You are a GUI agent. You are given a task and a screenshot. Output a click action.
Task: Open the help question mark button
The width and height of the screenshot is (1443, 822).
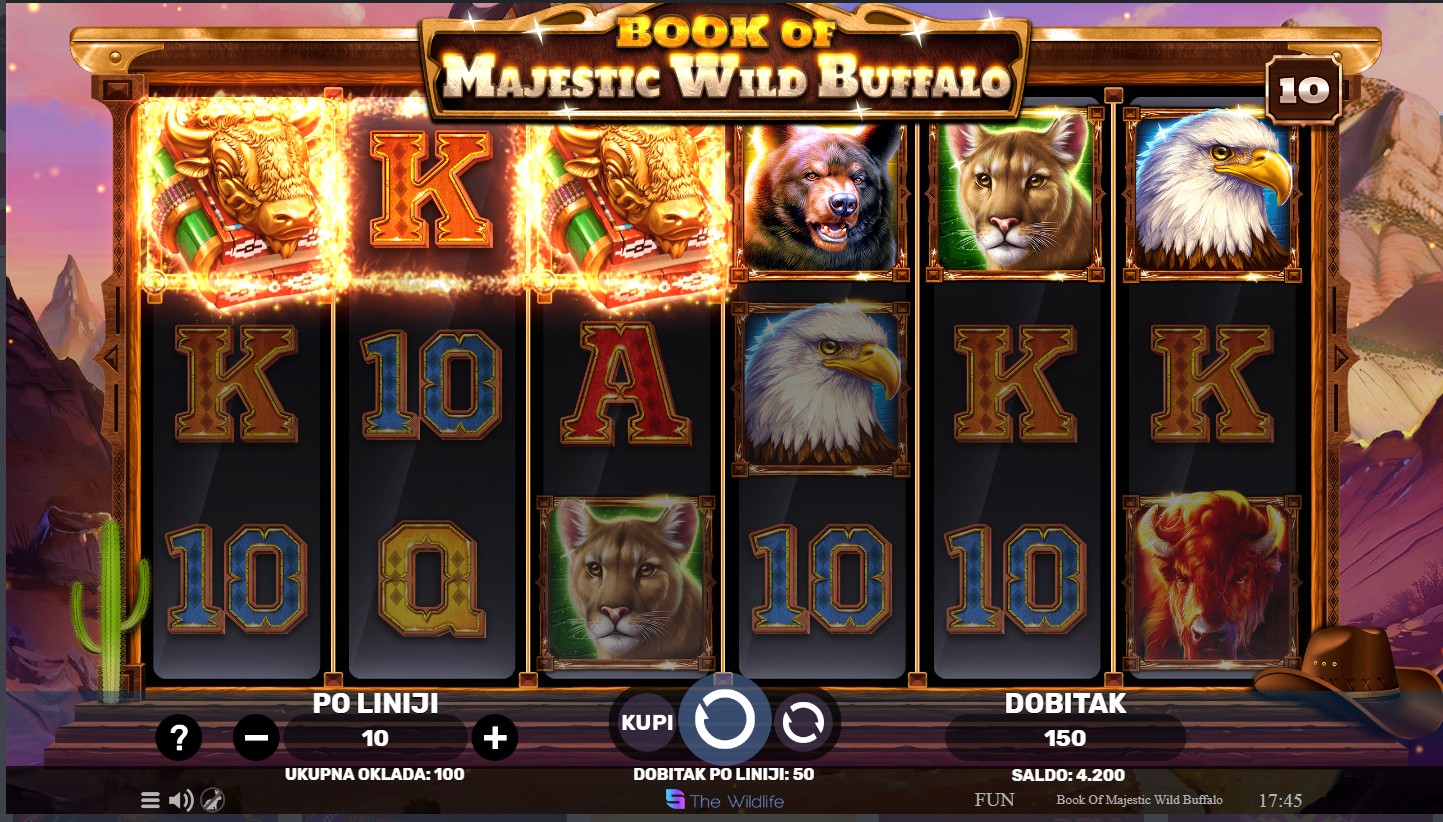pos(179,739)
